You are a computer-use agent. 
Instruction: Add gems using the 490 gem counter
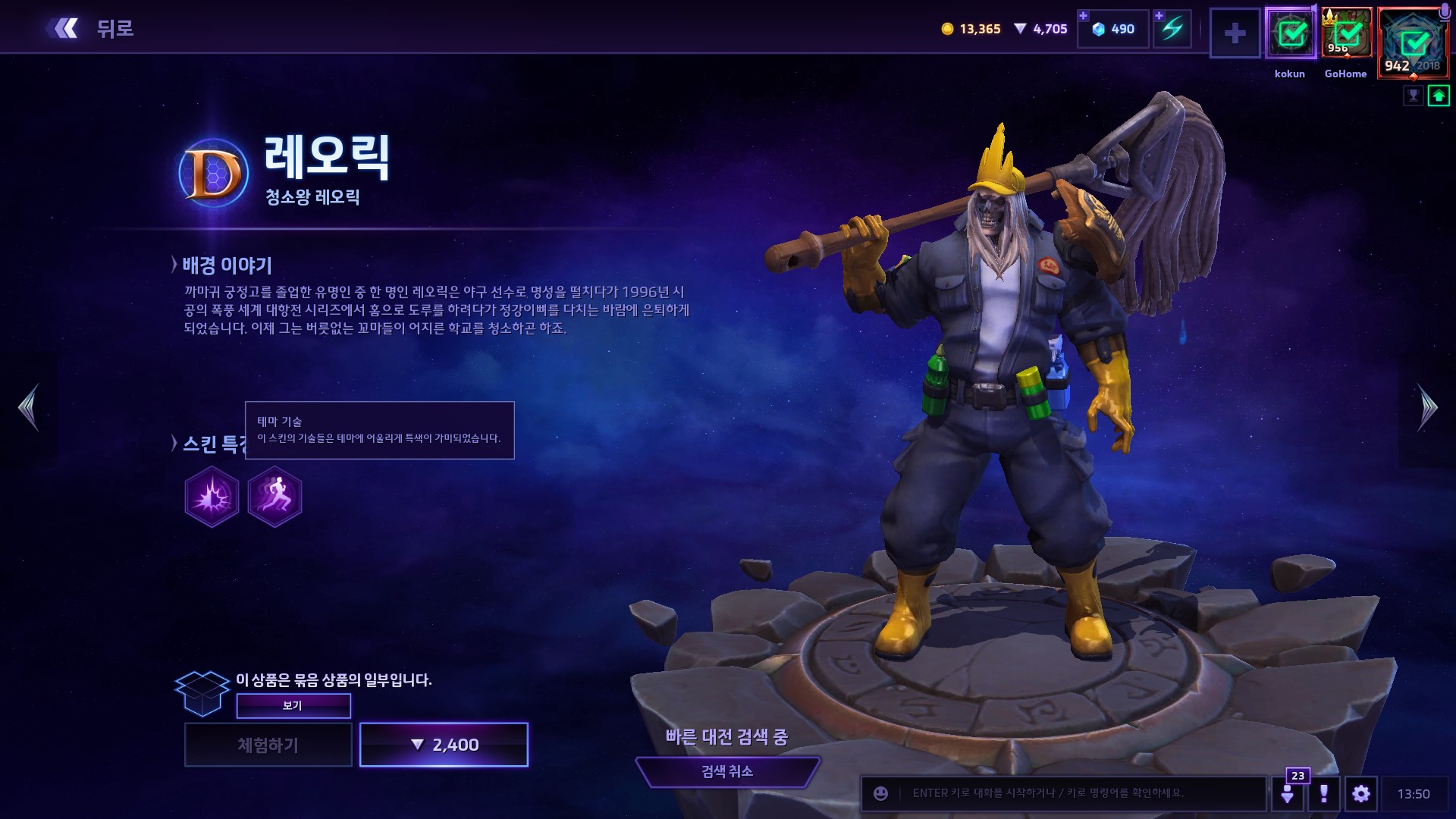(1112, 29)
